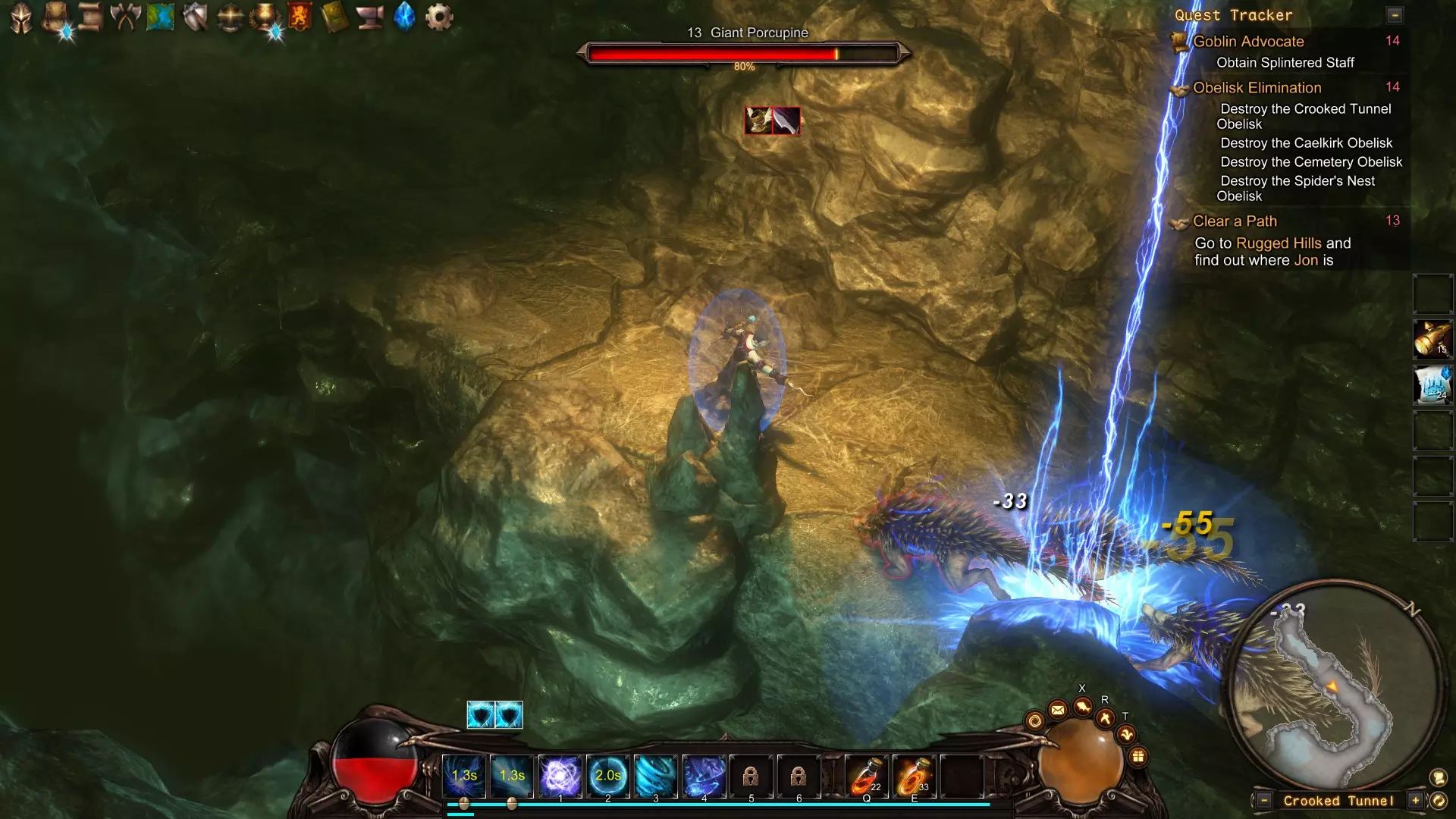1456x819 pixels.
Task: Select the Clear a Path quest
Action: (x=1235, y=221)
